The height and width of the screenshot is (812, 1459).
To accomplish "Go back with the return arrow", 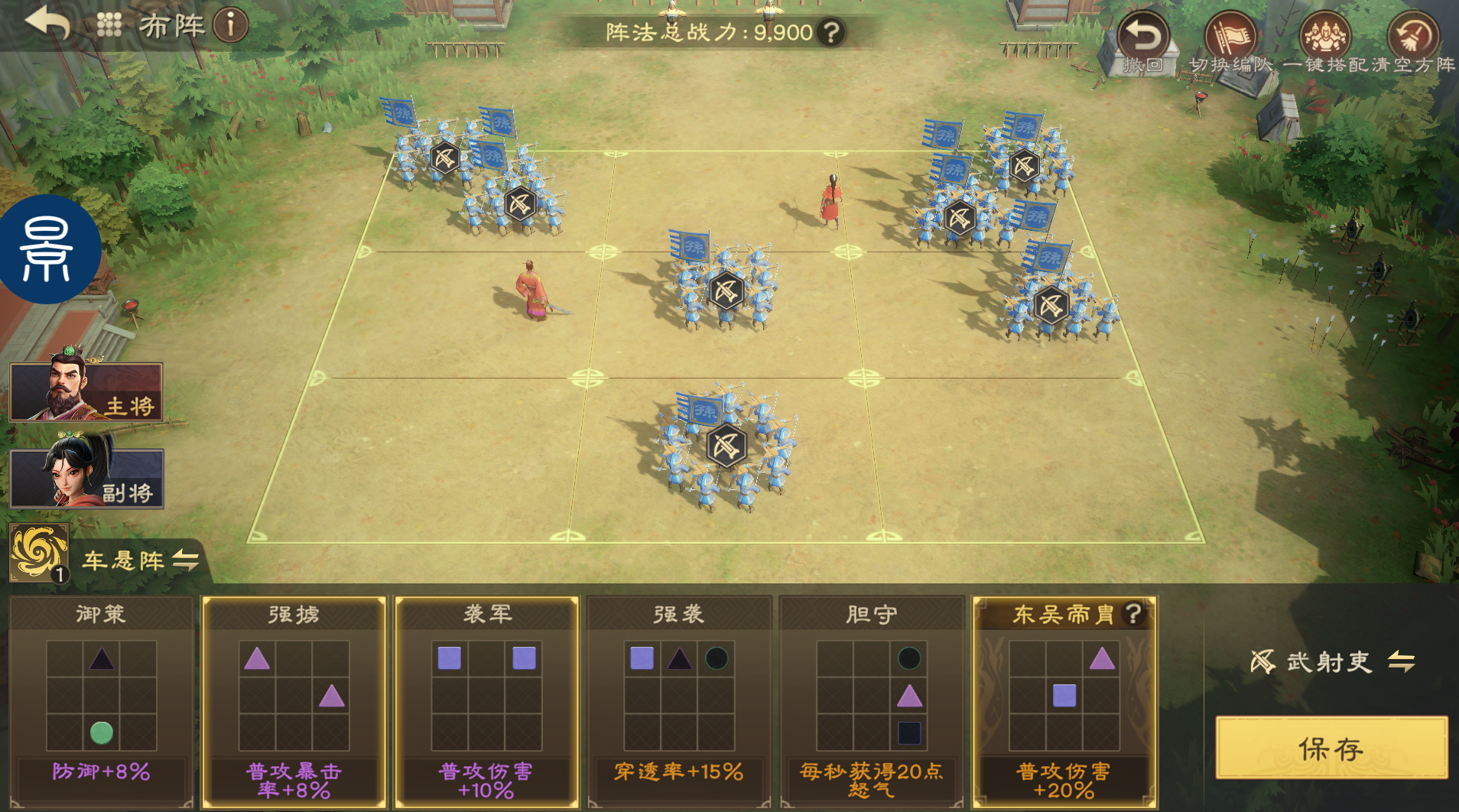I will click(47, 23).
